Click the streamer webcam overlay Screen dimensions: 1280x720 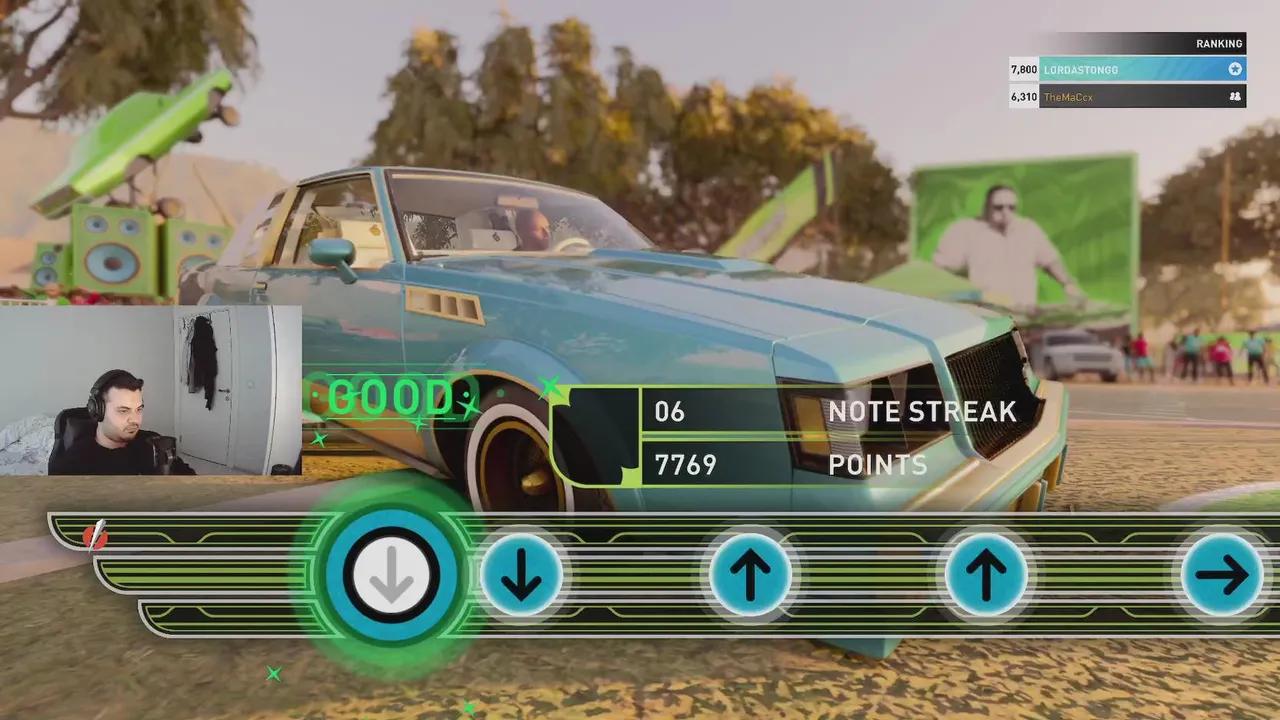tap(150, 390)
